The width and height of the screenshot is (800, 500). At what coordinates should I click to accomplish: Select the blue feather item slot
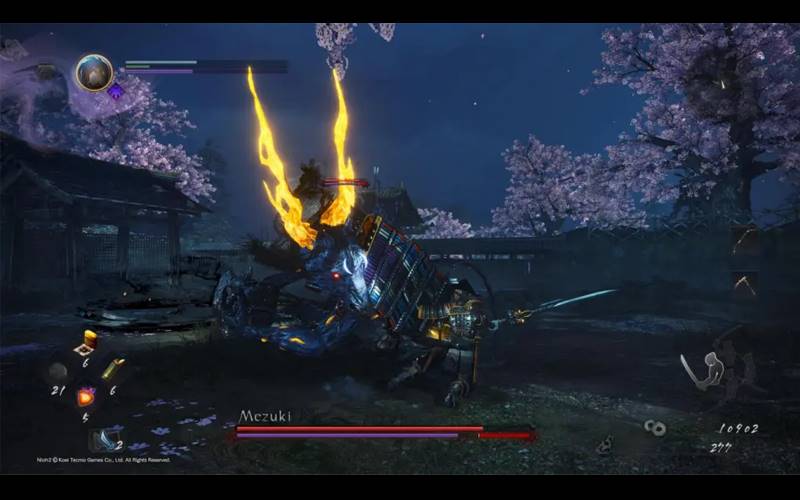coord(104,439)
